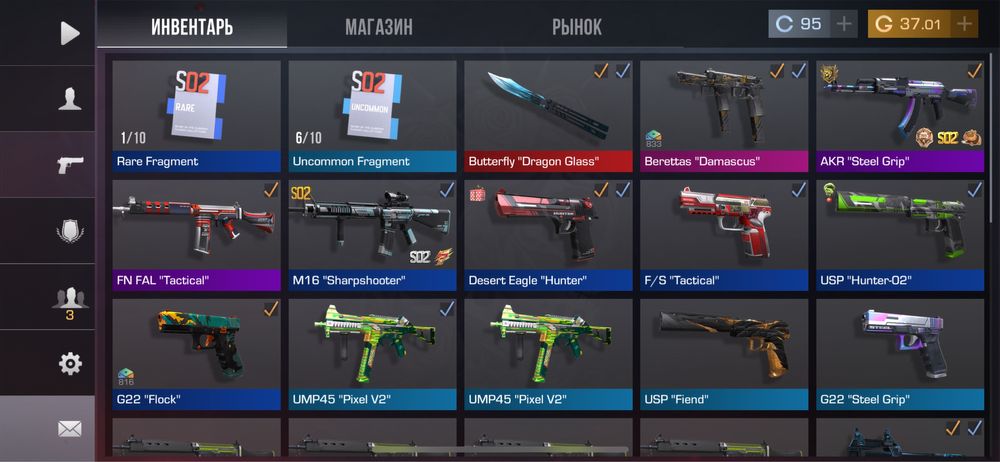Open the settings gear
Screen dimensions: 1000x462
(x=69, y=363)
